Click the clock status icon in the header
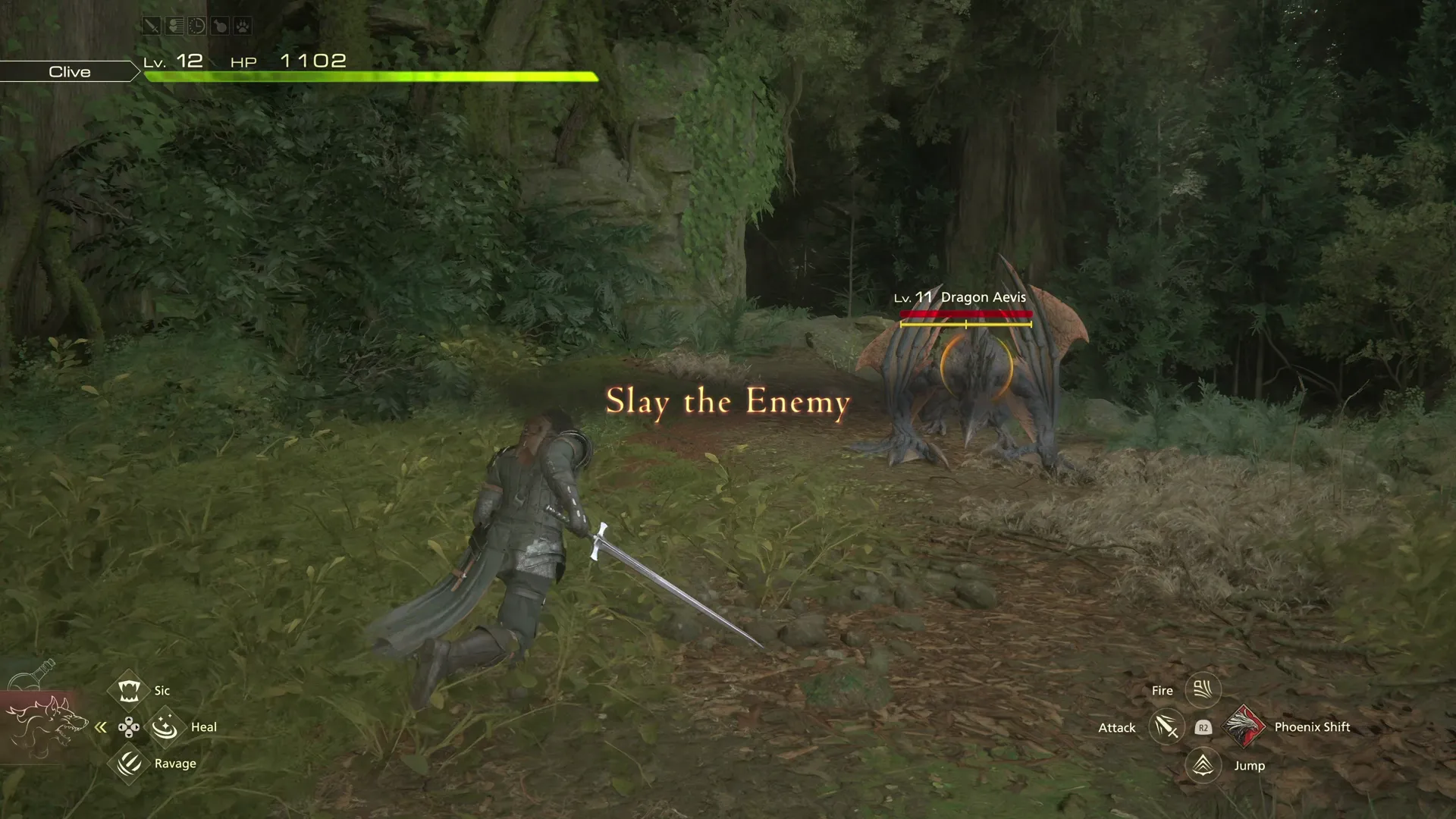 (x=197, y=25)
